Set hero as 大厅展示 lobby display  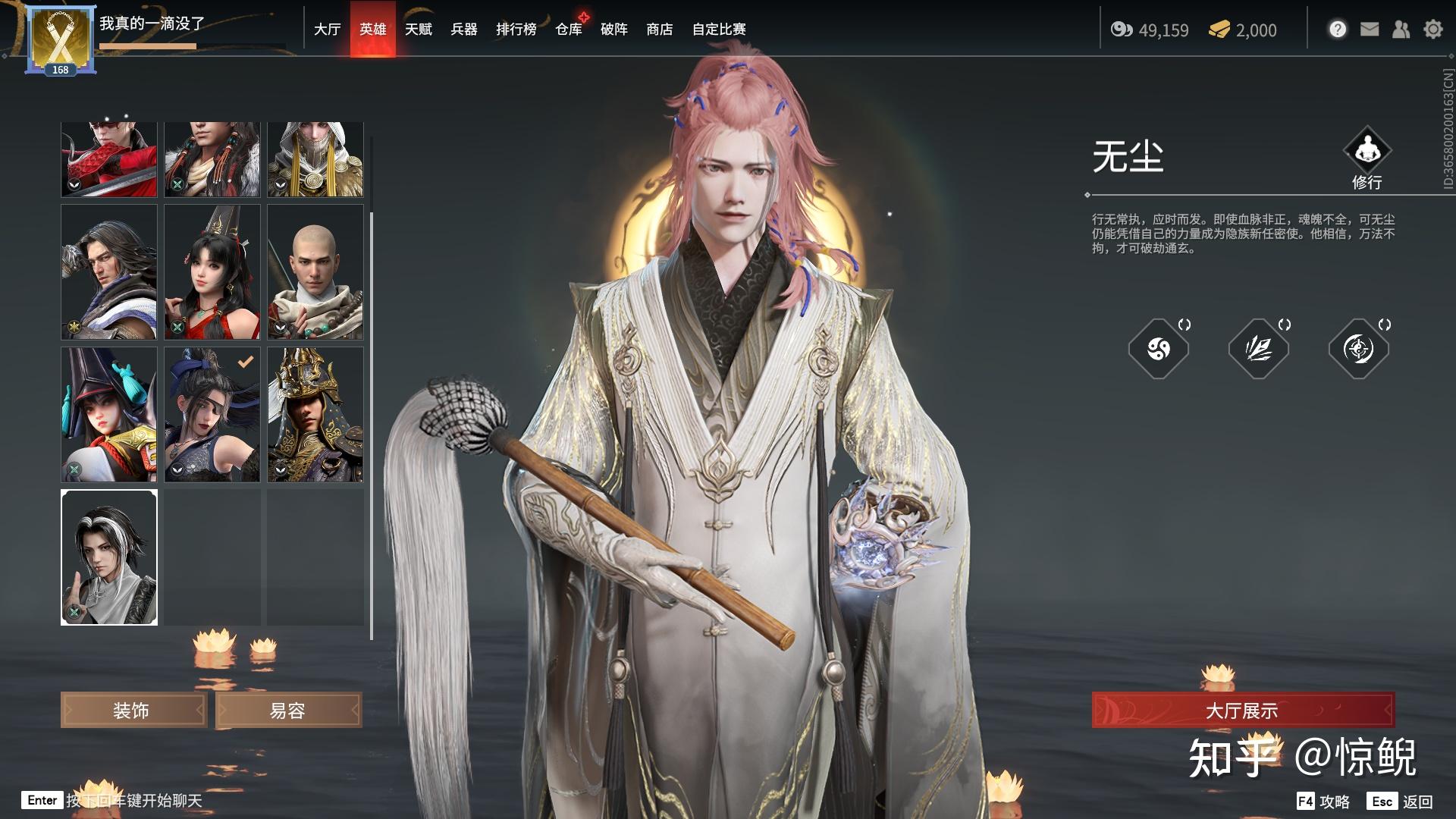[1242, 711]
